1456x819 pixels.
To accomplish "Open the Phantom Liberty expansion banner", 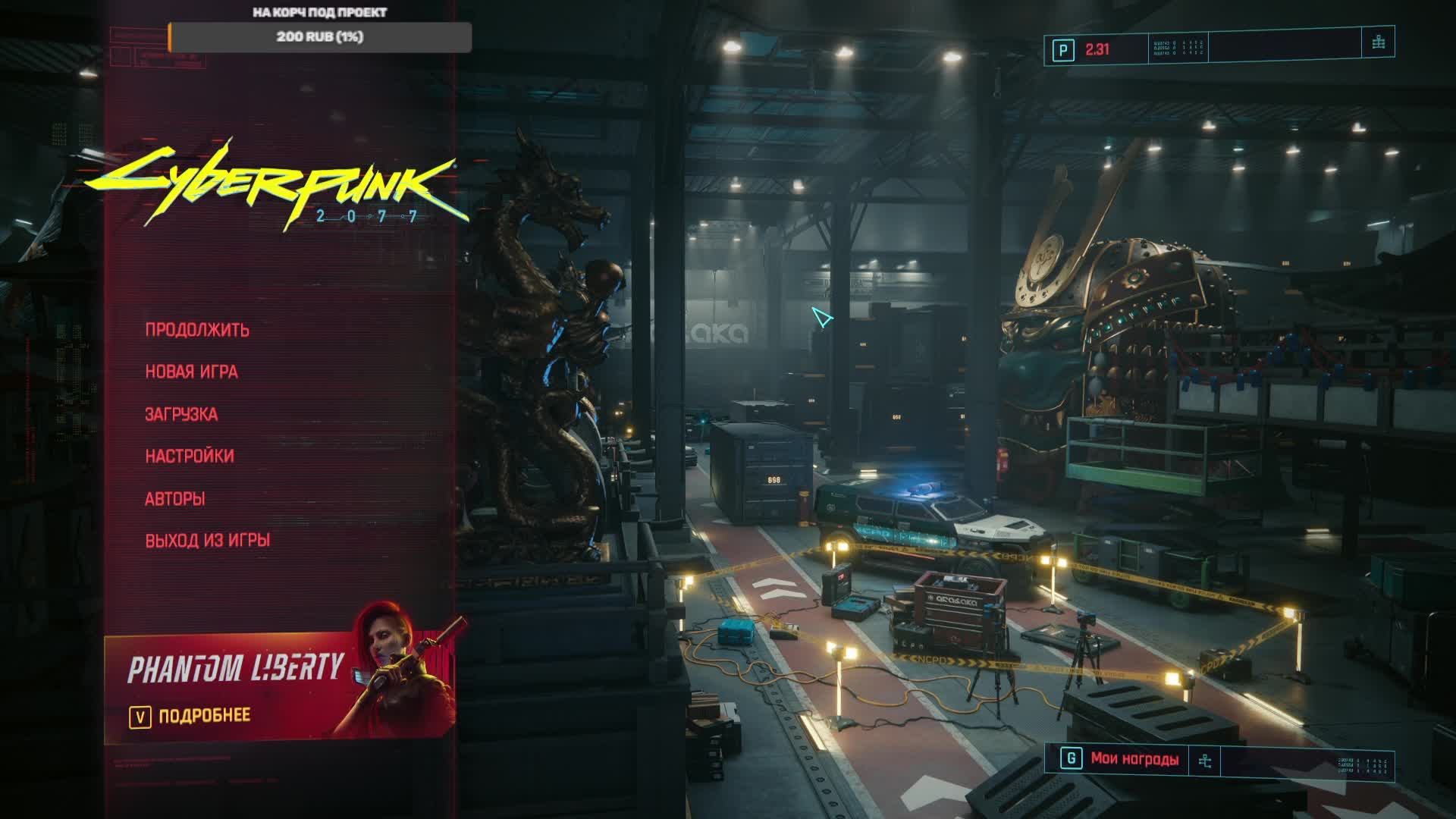I will click(281, 682).
